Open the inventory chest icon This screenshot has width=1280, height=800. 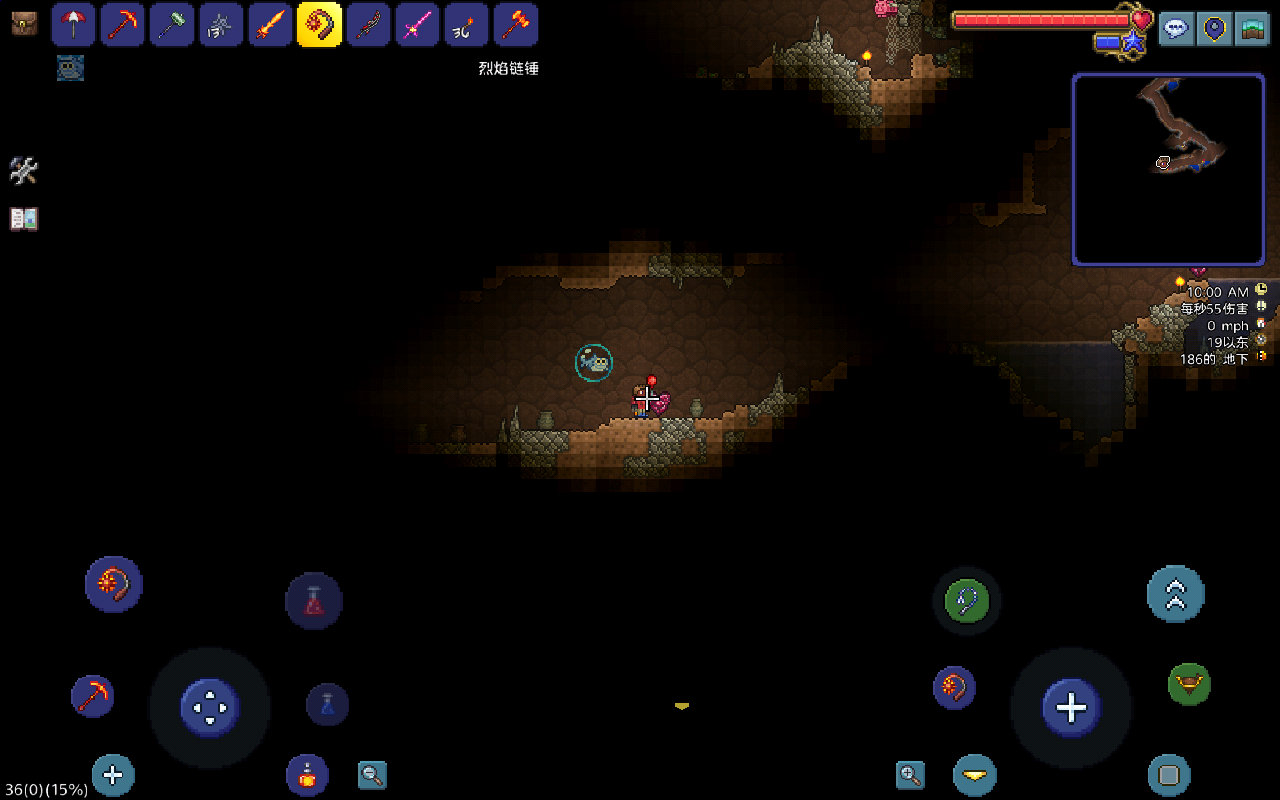click(x=24, y=24)
